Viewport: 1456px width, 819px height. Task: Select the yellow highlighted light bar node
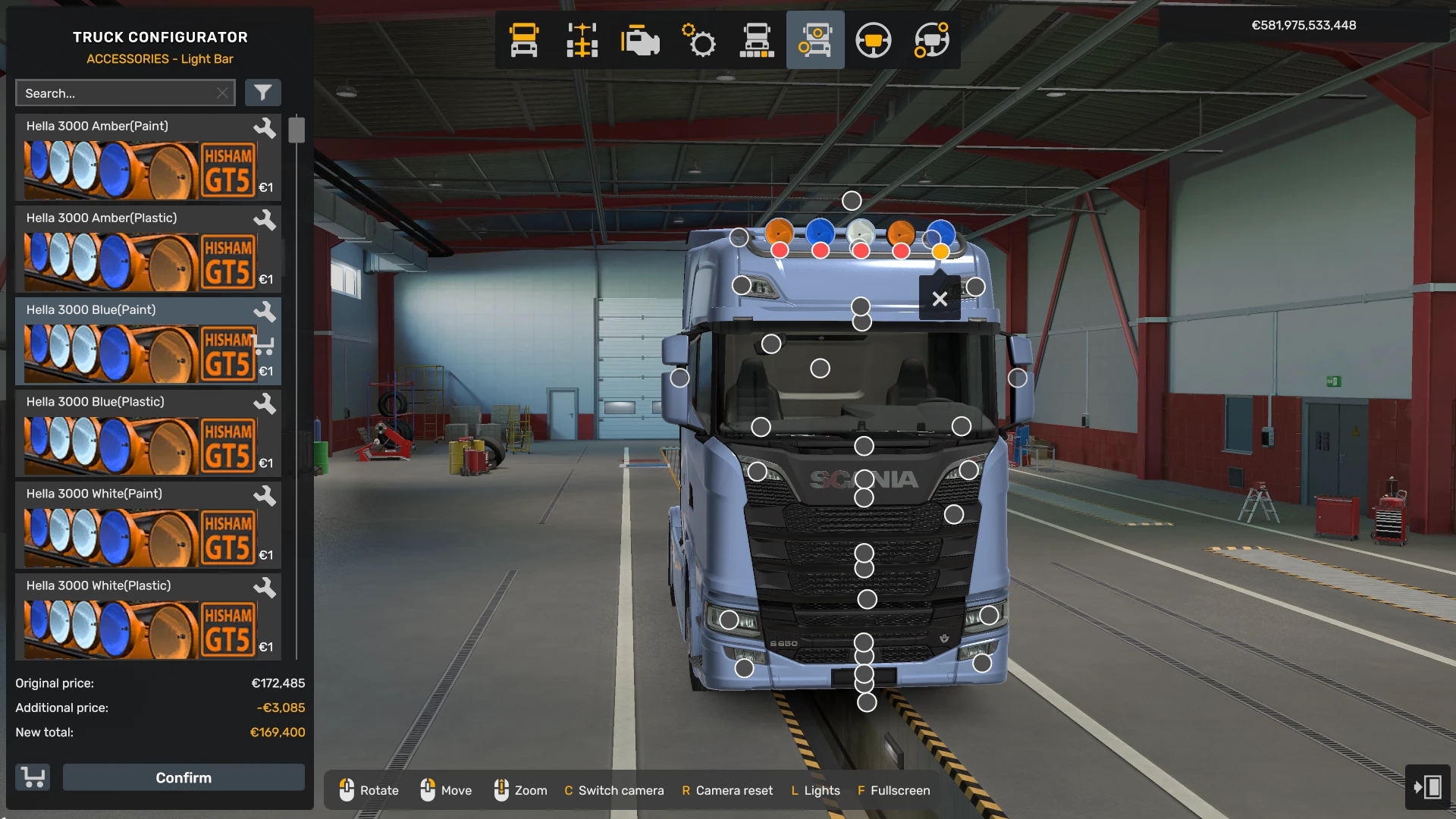[940, 251]
